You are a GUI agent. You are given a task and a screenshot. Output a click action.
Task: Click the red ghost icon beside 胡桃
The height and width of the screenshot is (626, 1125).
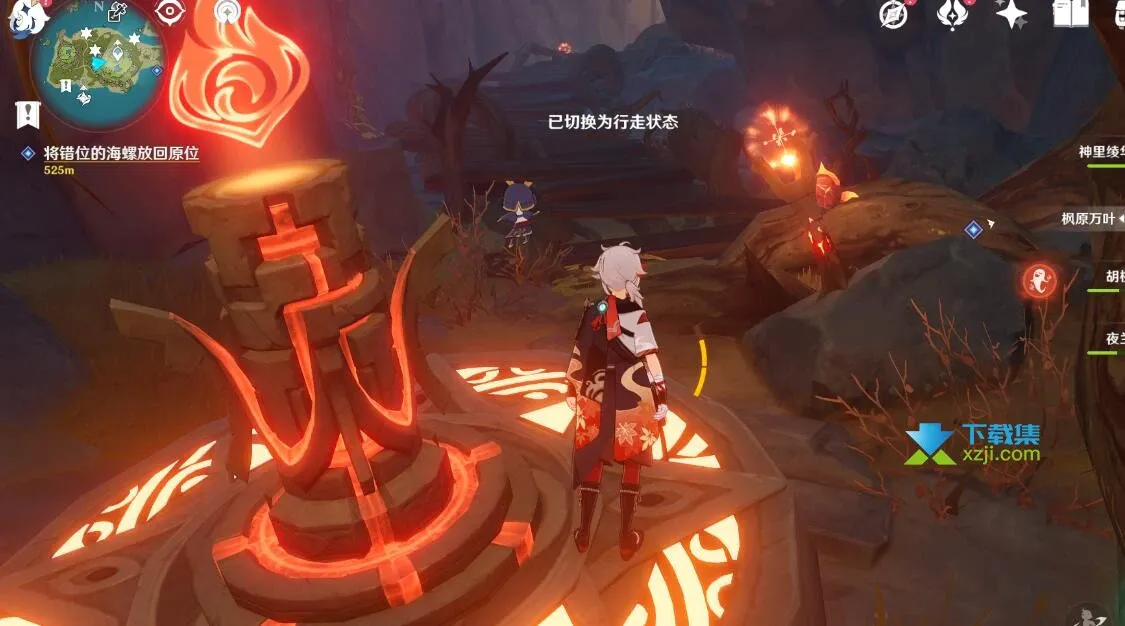click(1040, 281)
